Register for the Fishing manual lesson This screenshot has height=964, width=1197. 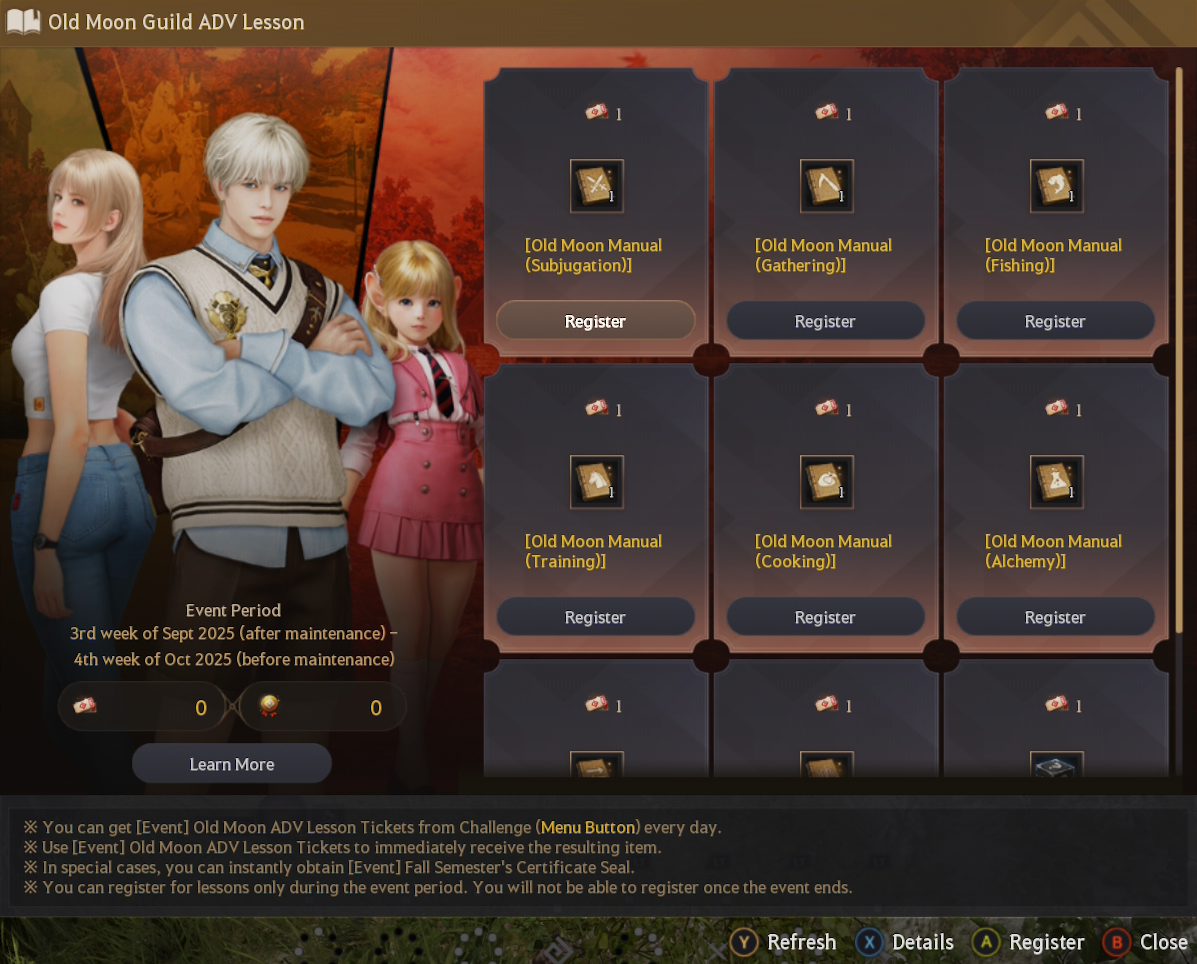pos(1055,321)
